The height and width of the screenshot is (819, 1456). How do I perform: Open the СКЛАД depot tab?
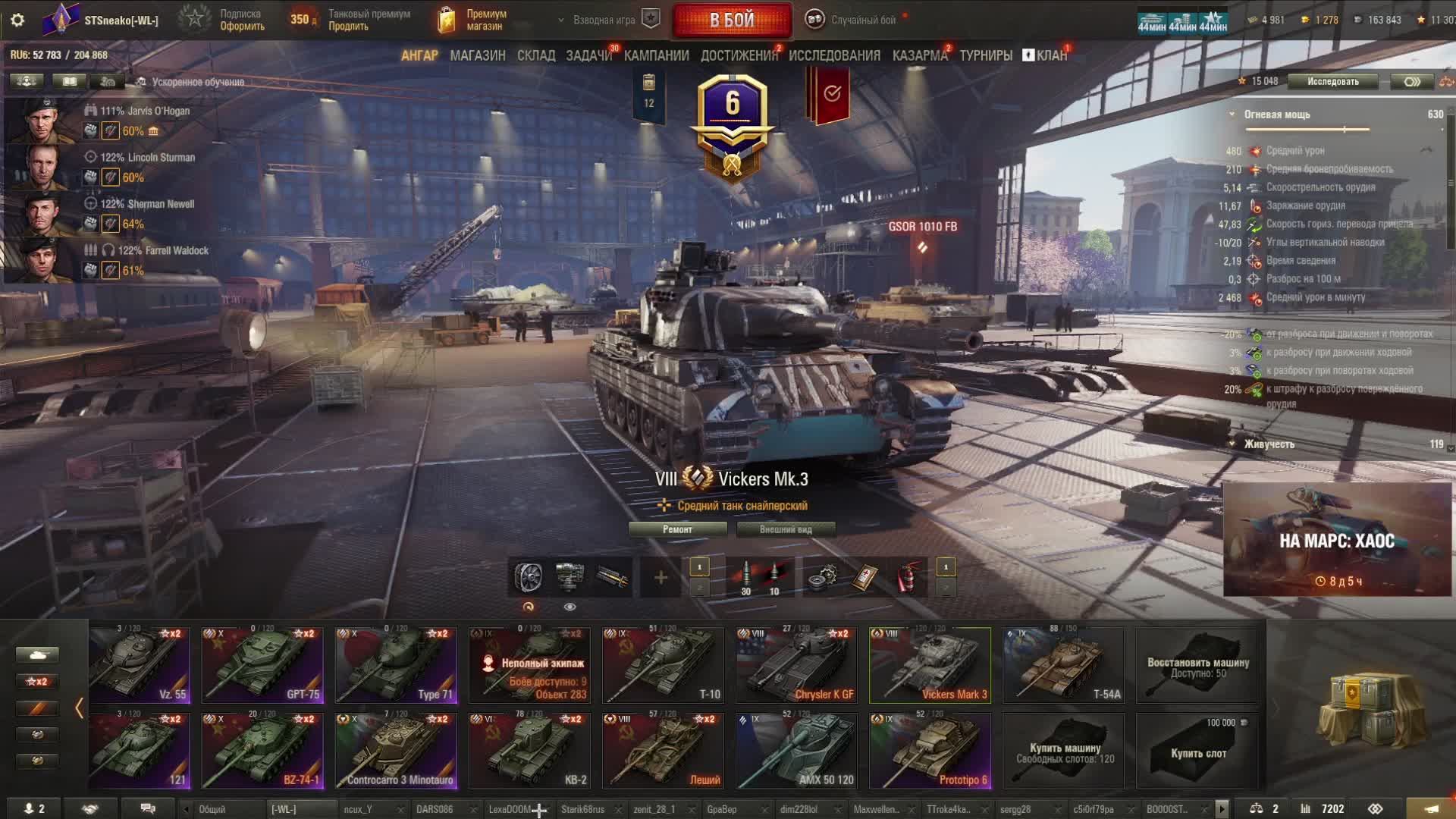coord(536,55)
